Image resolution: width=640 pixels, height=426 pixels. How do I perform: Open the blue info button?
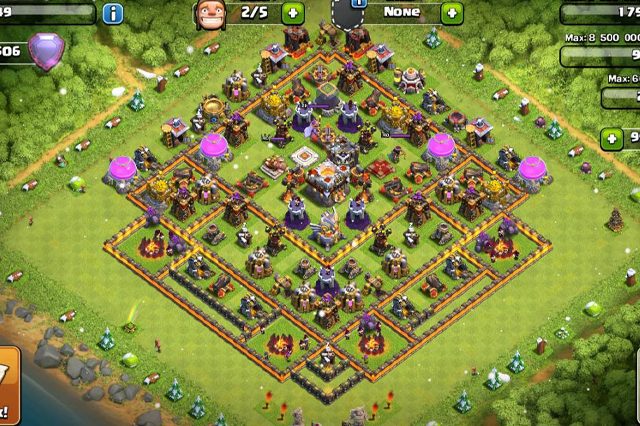coord(113,13)
